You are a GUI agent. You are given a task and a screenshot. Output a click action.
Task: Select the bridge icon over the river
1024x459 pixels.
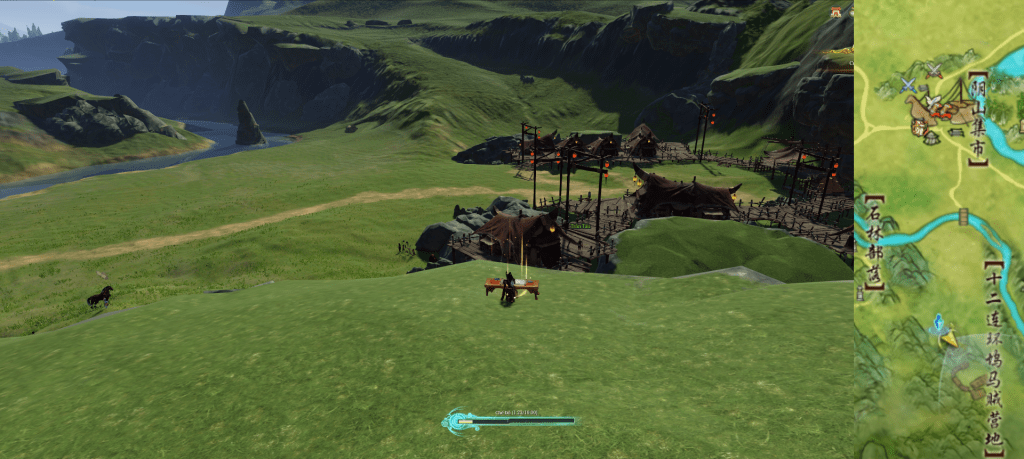pyautogui.click(x=964, y=216)
